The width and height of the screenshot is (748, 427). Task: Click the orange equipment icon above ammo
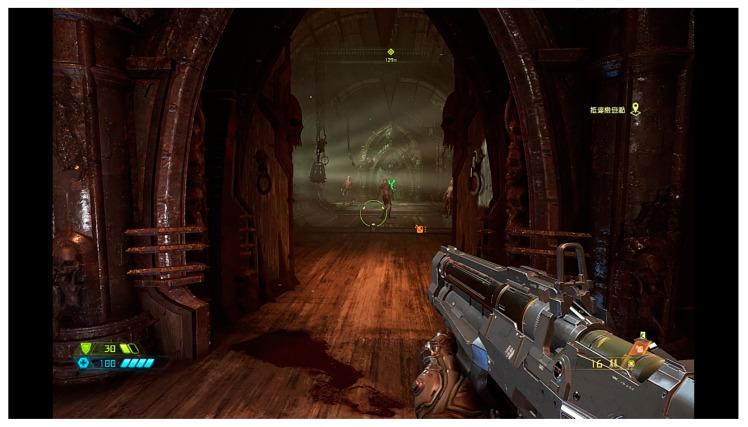[642, 347]
